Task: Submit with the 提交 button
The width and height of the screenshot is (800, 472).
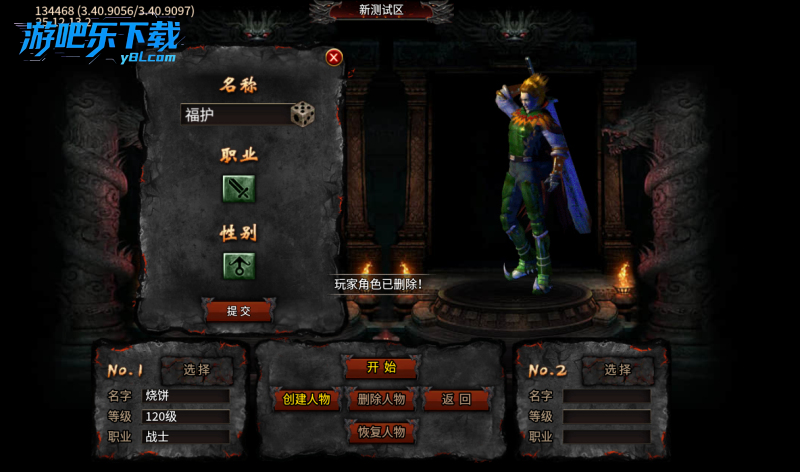Action: pos(239,311)
